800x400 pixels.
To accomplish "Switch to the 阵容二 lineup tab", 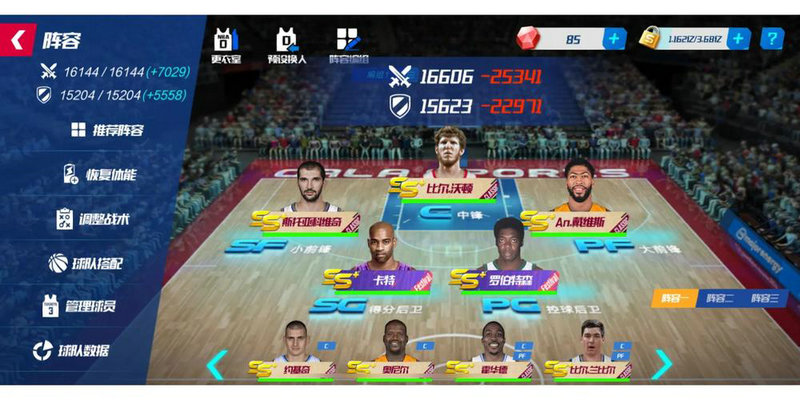I will 719,298.
